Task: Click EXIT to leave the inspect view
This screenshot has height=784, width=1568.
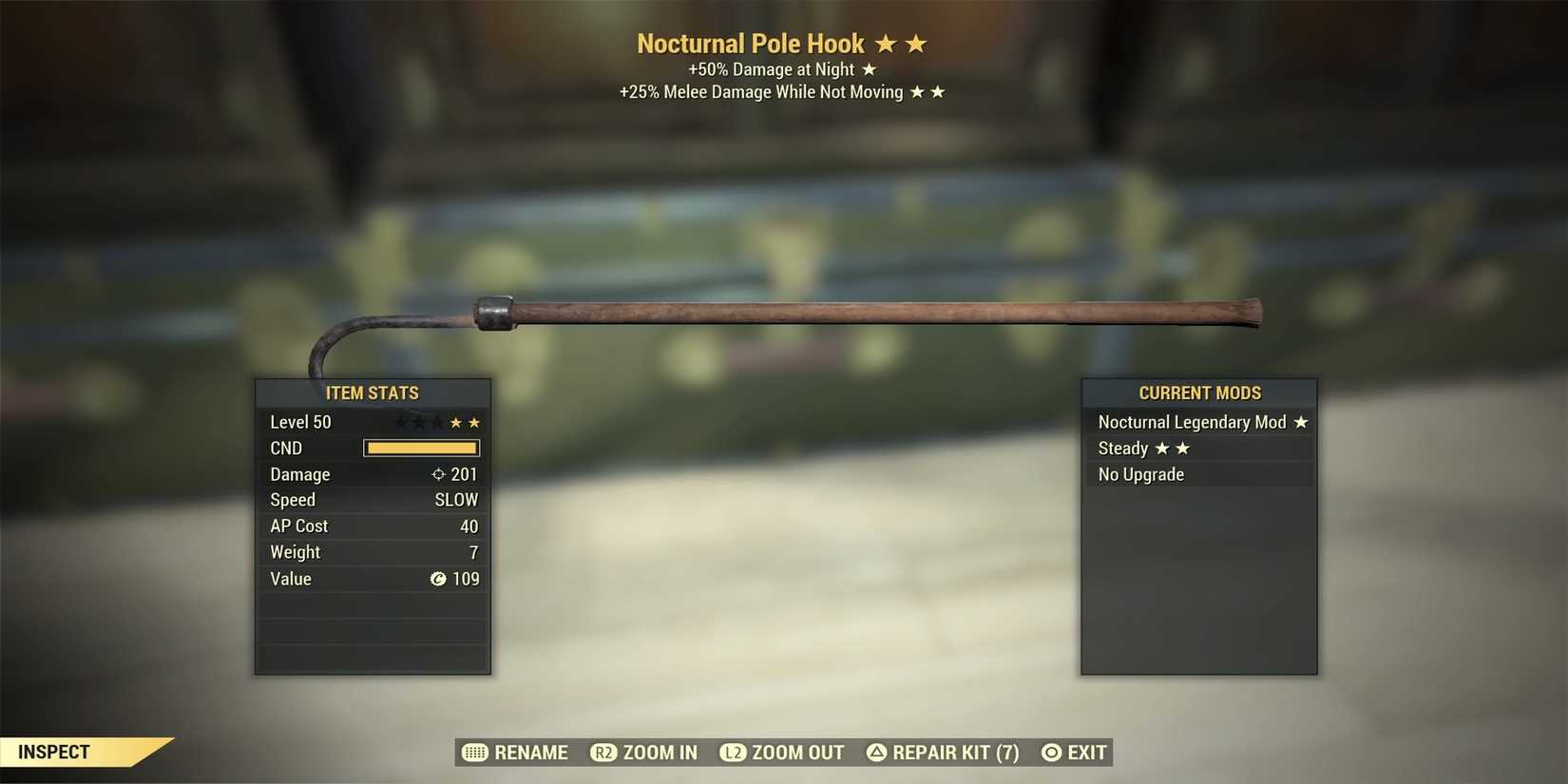Action: (x=1085, y=753)
